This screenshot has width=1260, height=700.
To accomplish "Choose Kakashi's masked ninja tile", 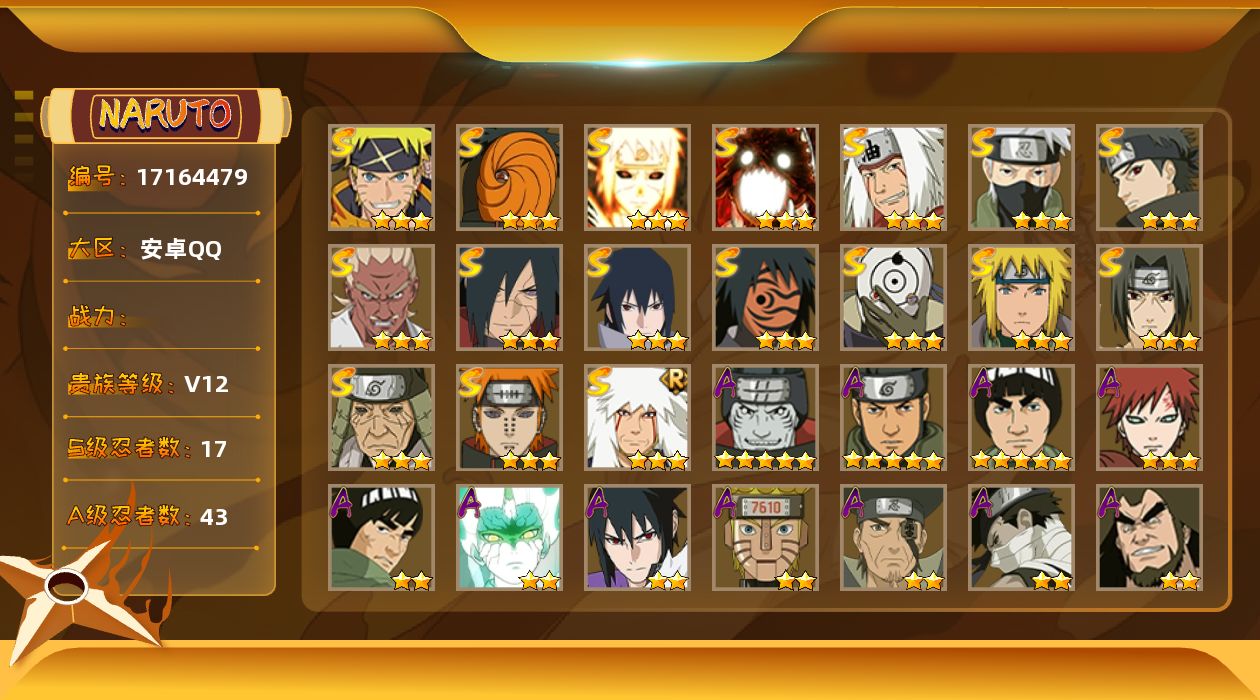I will click(x=1021, y=177).
